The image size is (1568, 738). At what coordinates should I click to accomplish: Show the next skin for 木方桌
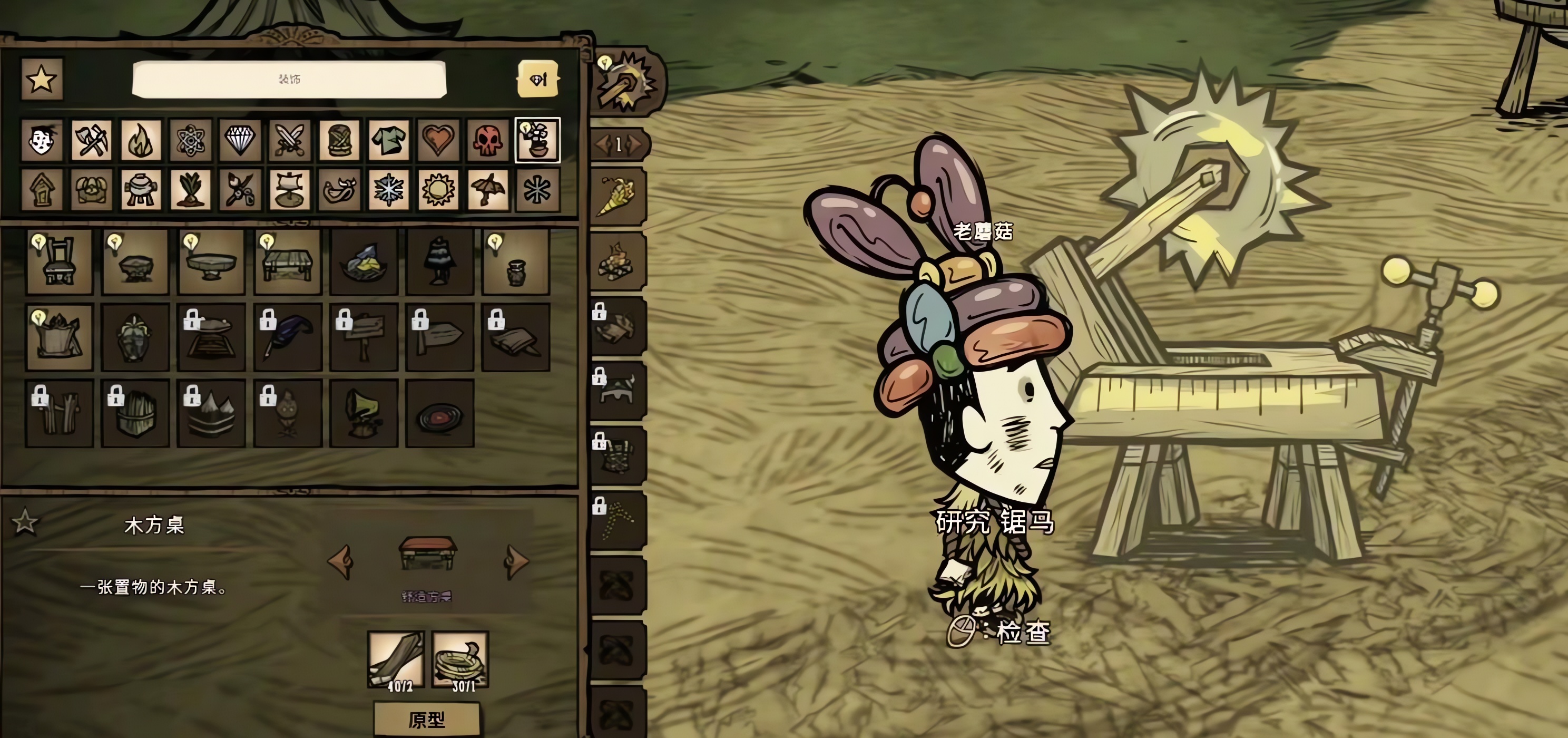(517, 560)
